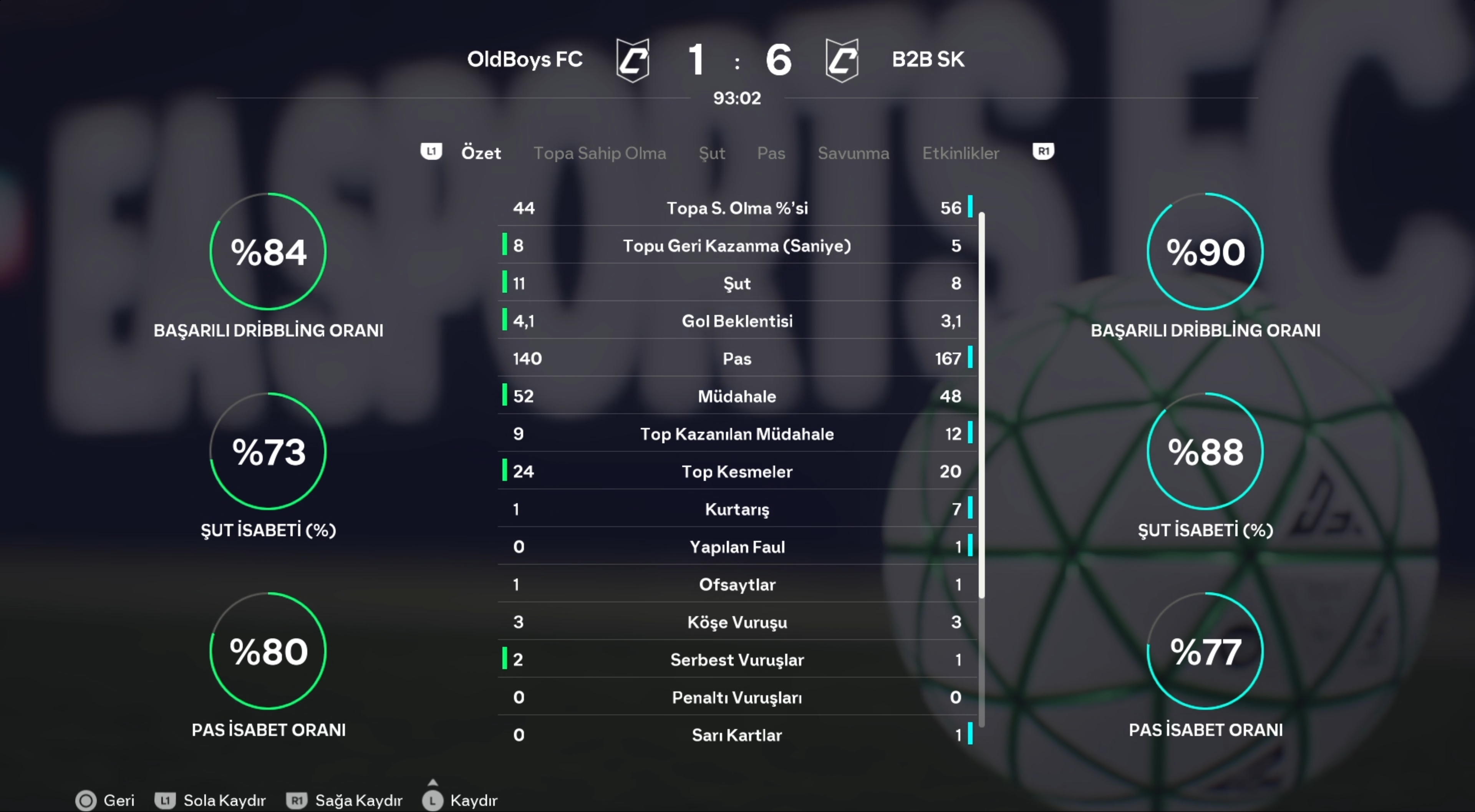Show the Pas statistics tab
Image resolution: width=1475 pixels, height=812 pixels.
(771, 153)
